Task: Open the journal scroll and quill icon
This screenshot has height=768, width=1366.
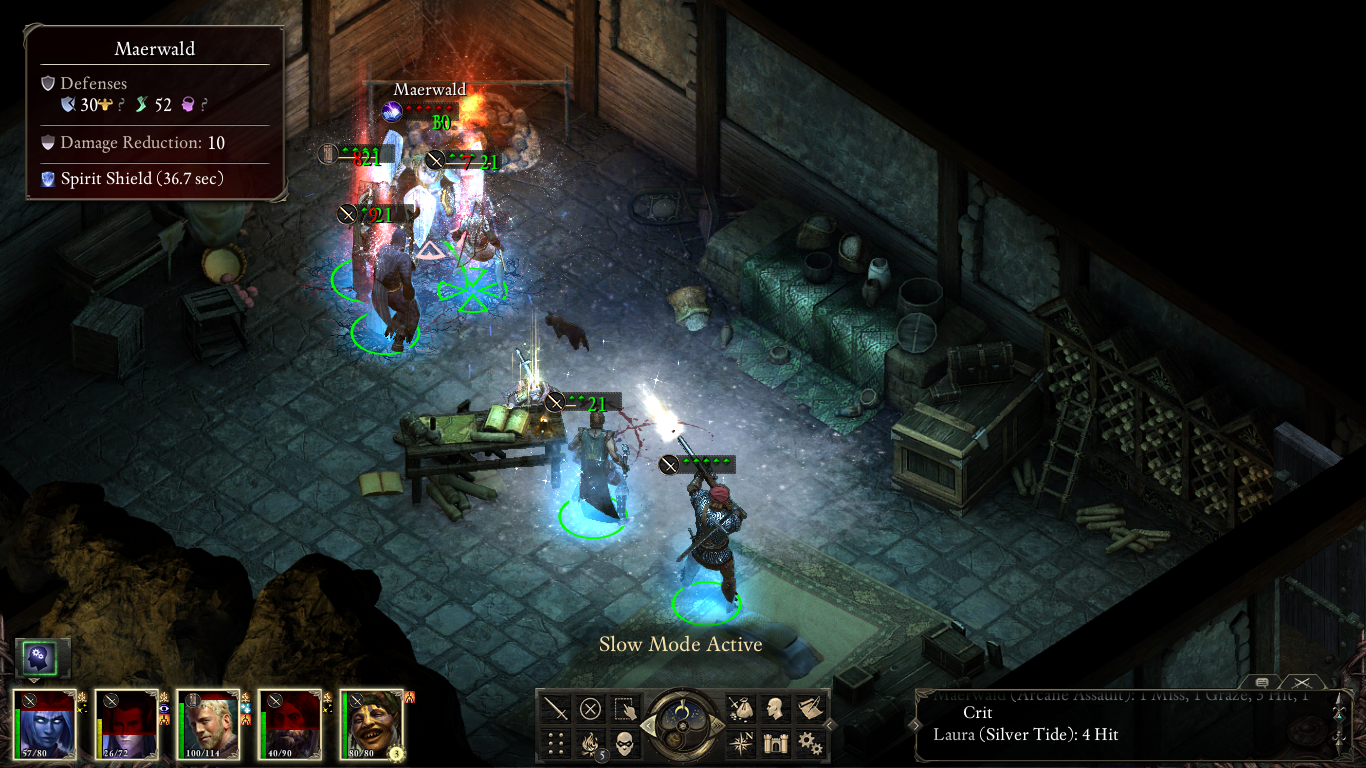Action: (809, 709)
